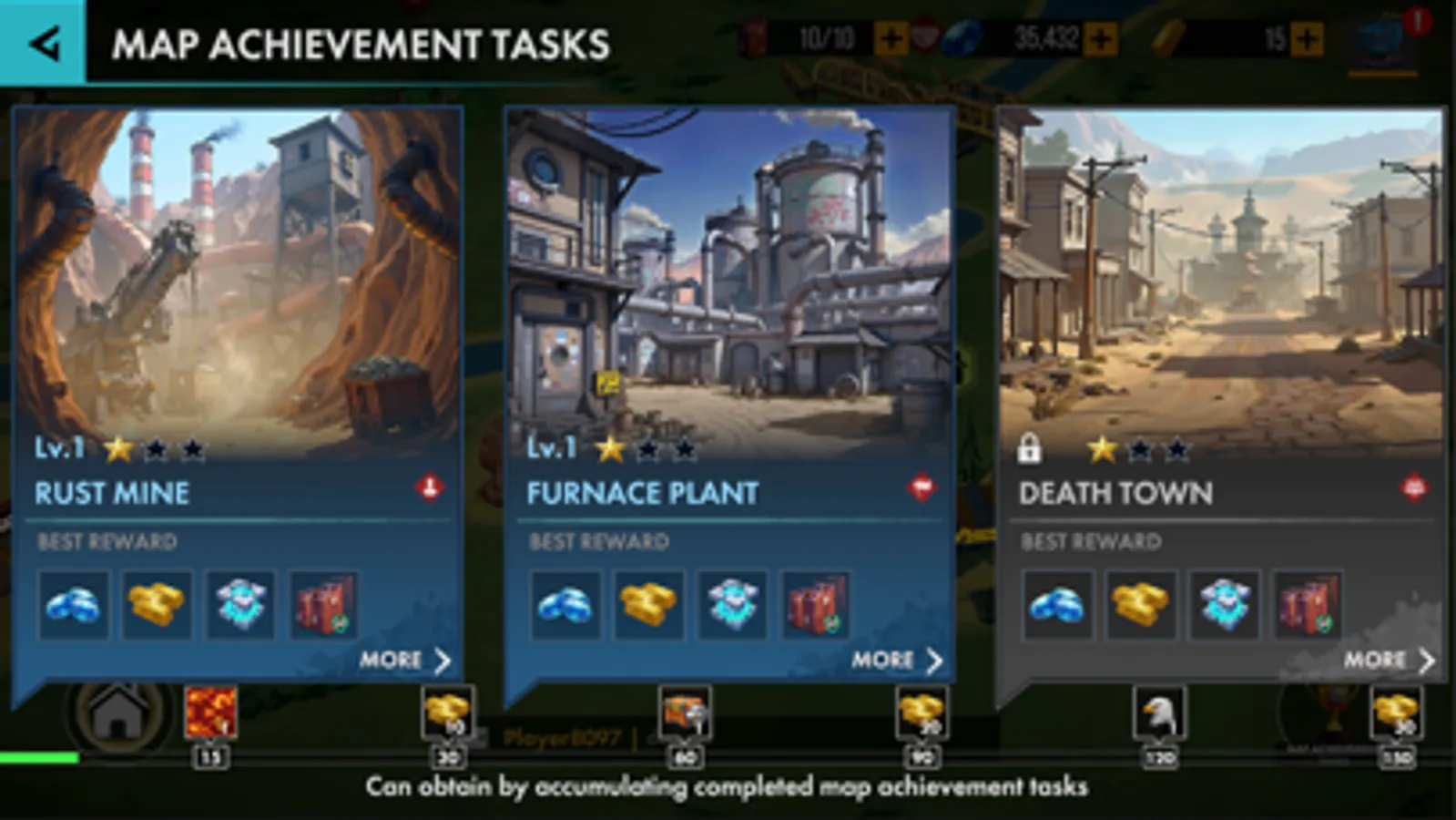
Task: Select the first star on Rust Mine
Action: (120, 447)
